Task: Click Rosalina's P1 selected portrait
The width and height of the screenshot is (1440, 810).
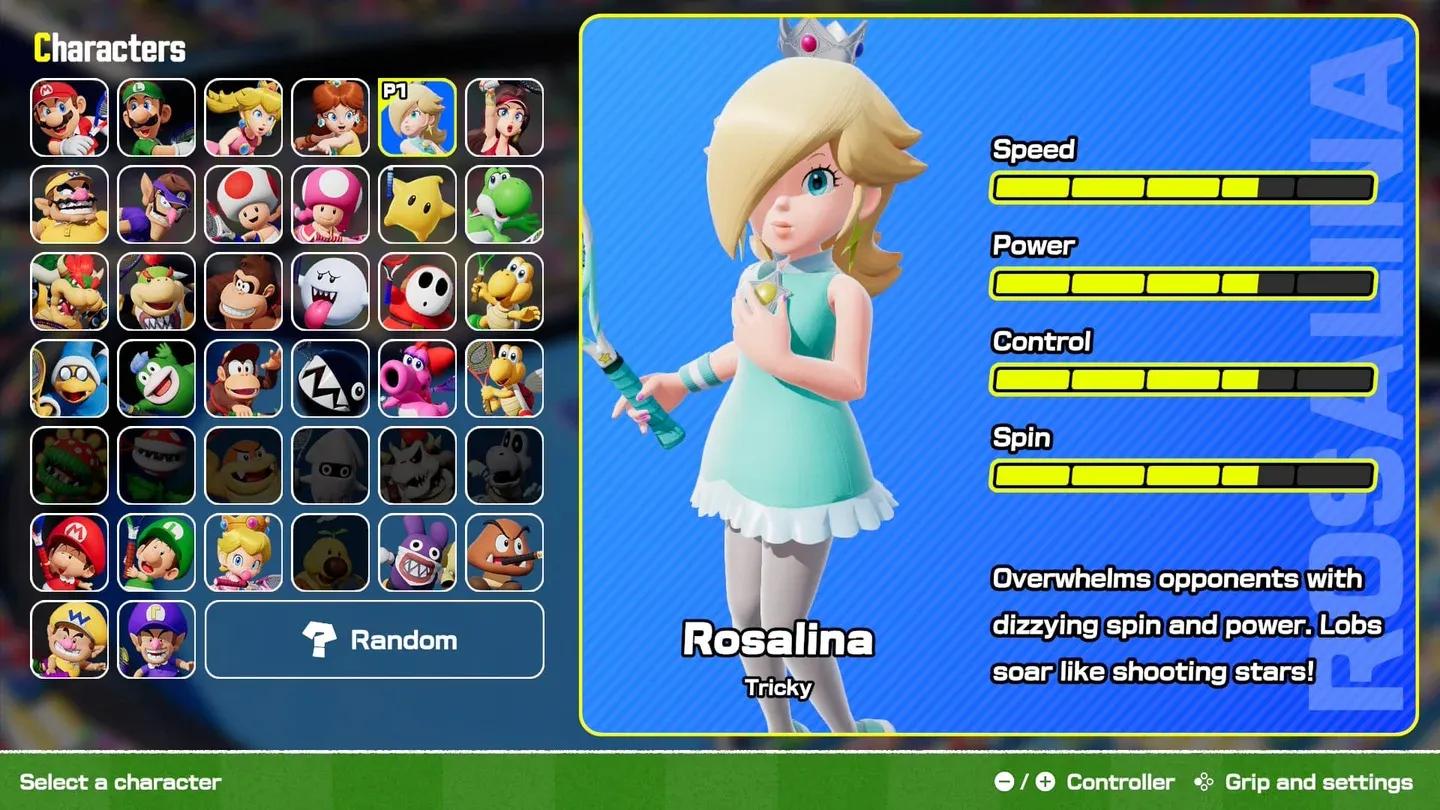Action: click(418, 118)
